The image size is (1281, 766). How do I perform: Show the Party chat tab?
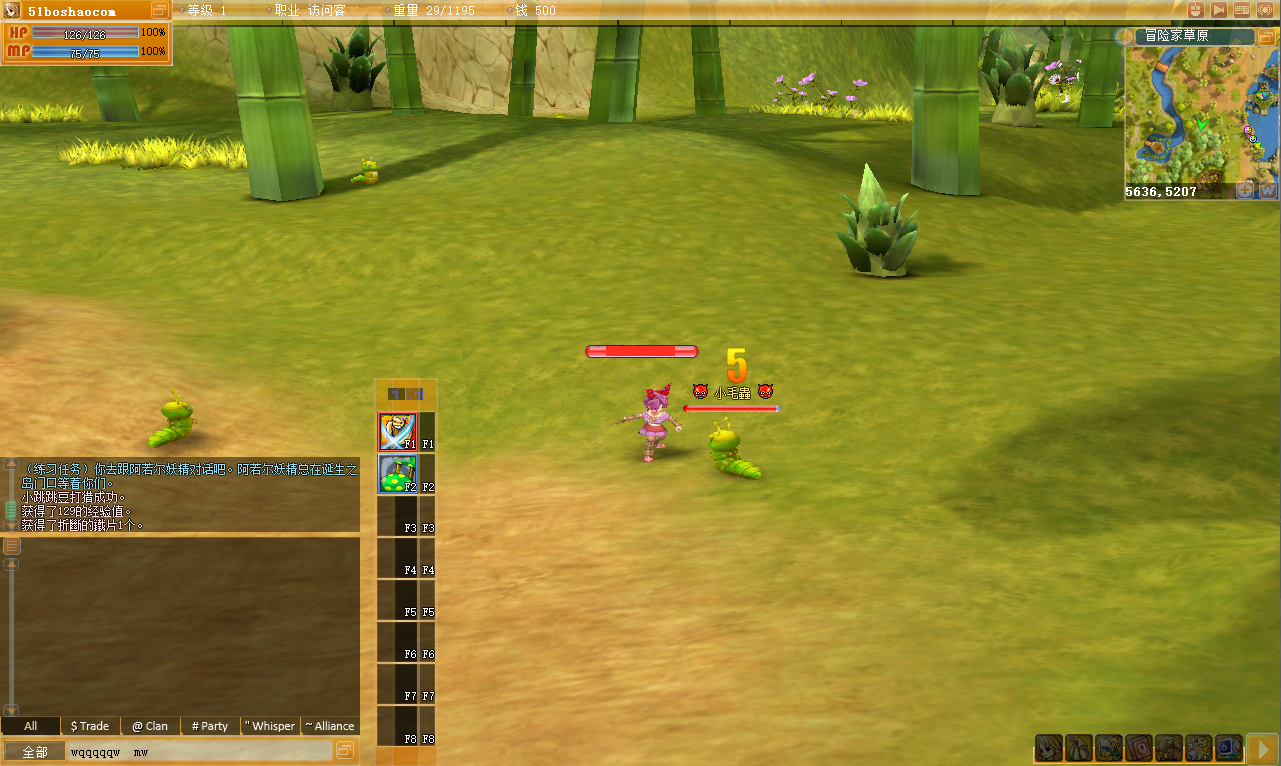(x=210, y=726)
